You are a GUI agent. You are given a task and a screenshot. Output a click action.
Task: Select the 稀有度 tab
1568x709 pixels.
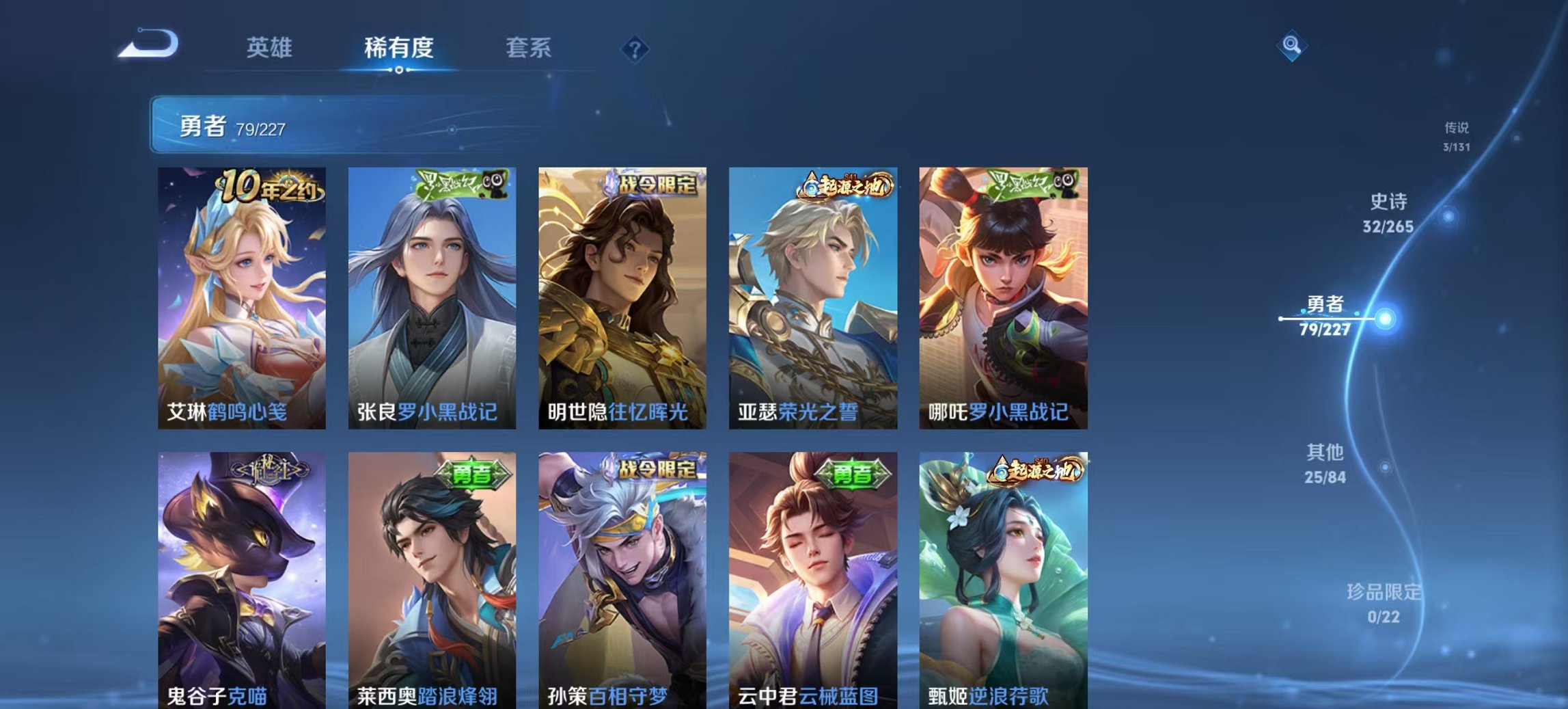[400, 48]
